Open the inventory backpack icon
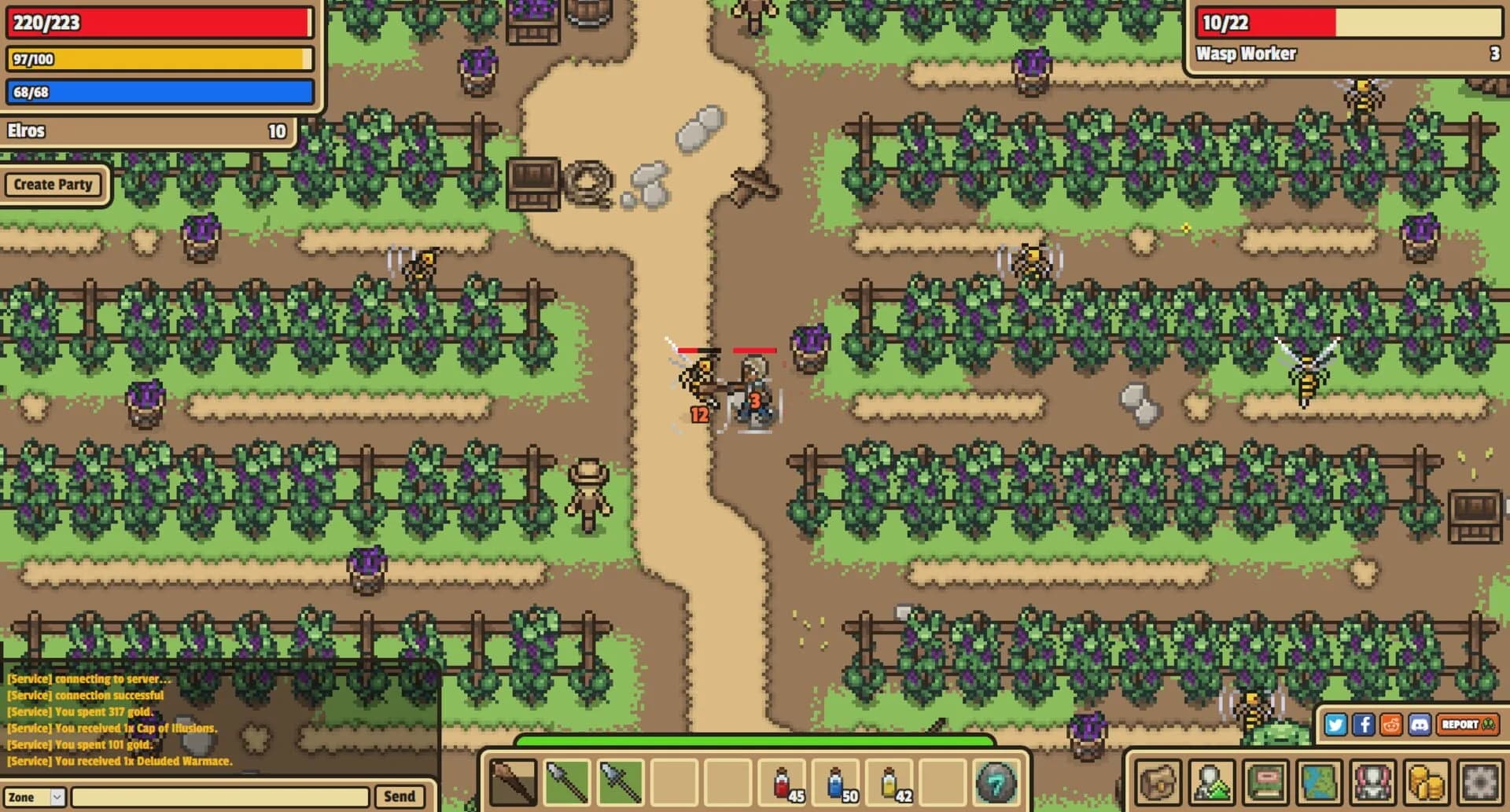The width and height of the screenshot is (1510, 812). 1157,782
